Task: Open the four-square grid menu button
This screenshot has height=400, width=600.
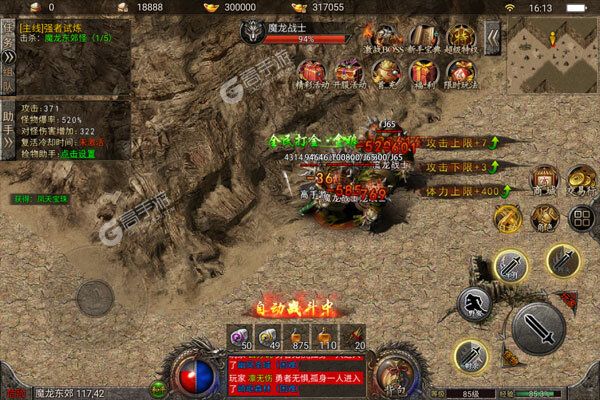Action: (579, 217)
